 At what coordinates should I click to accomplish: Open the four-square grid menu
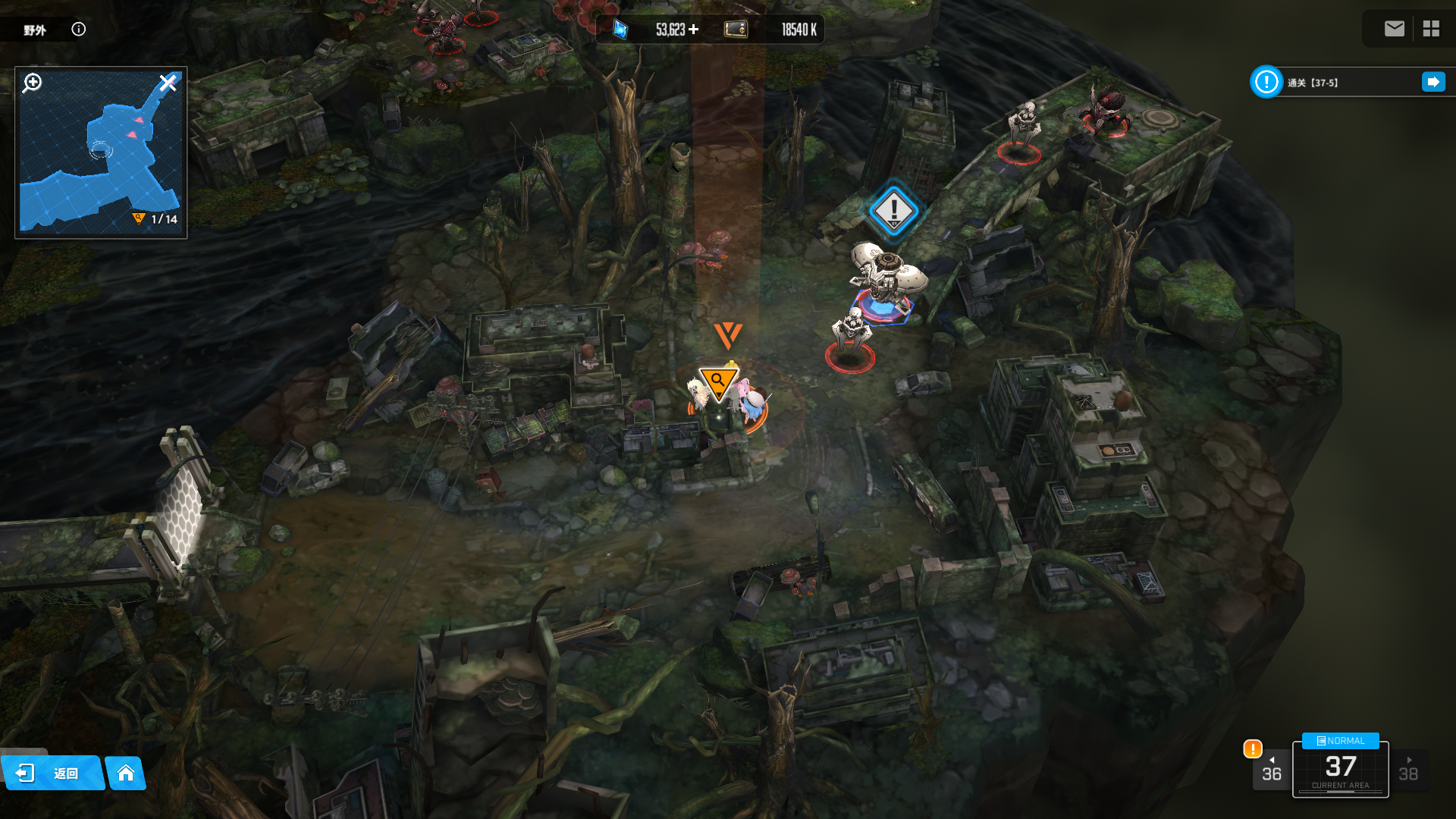(1431, 29)
